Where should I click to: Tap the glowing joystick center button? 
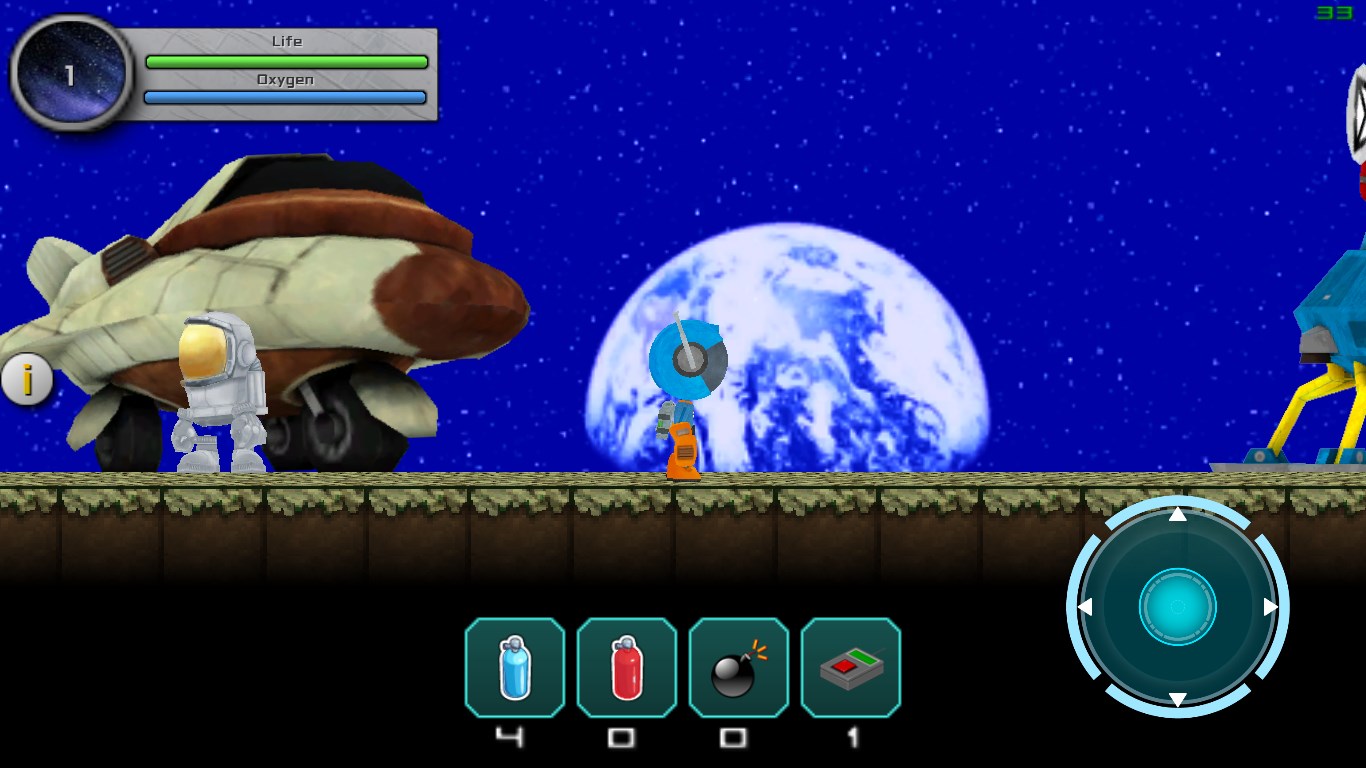pyautogui.click(x=1178, y=607)
